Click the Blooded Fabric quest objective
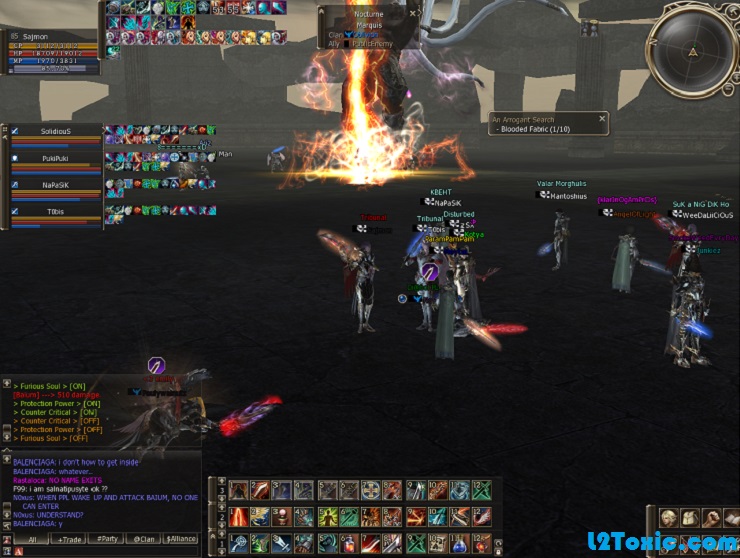 pyautogui.click(x=534, y=130)
